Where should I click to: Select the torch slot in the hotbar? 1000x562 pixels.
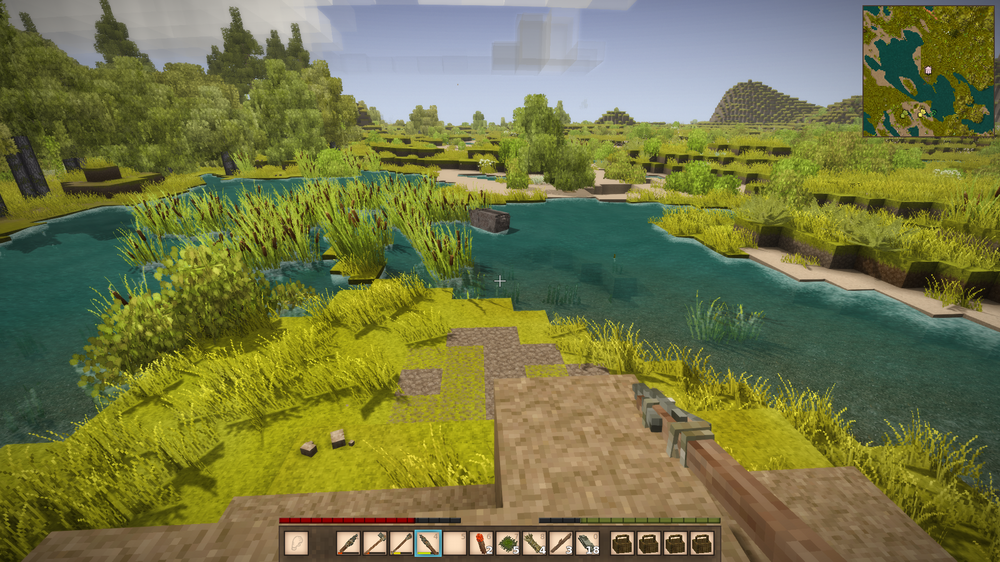(x=481, y=544)
